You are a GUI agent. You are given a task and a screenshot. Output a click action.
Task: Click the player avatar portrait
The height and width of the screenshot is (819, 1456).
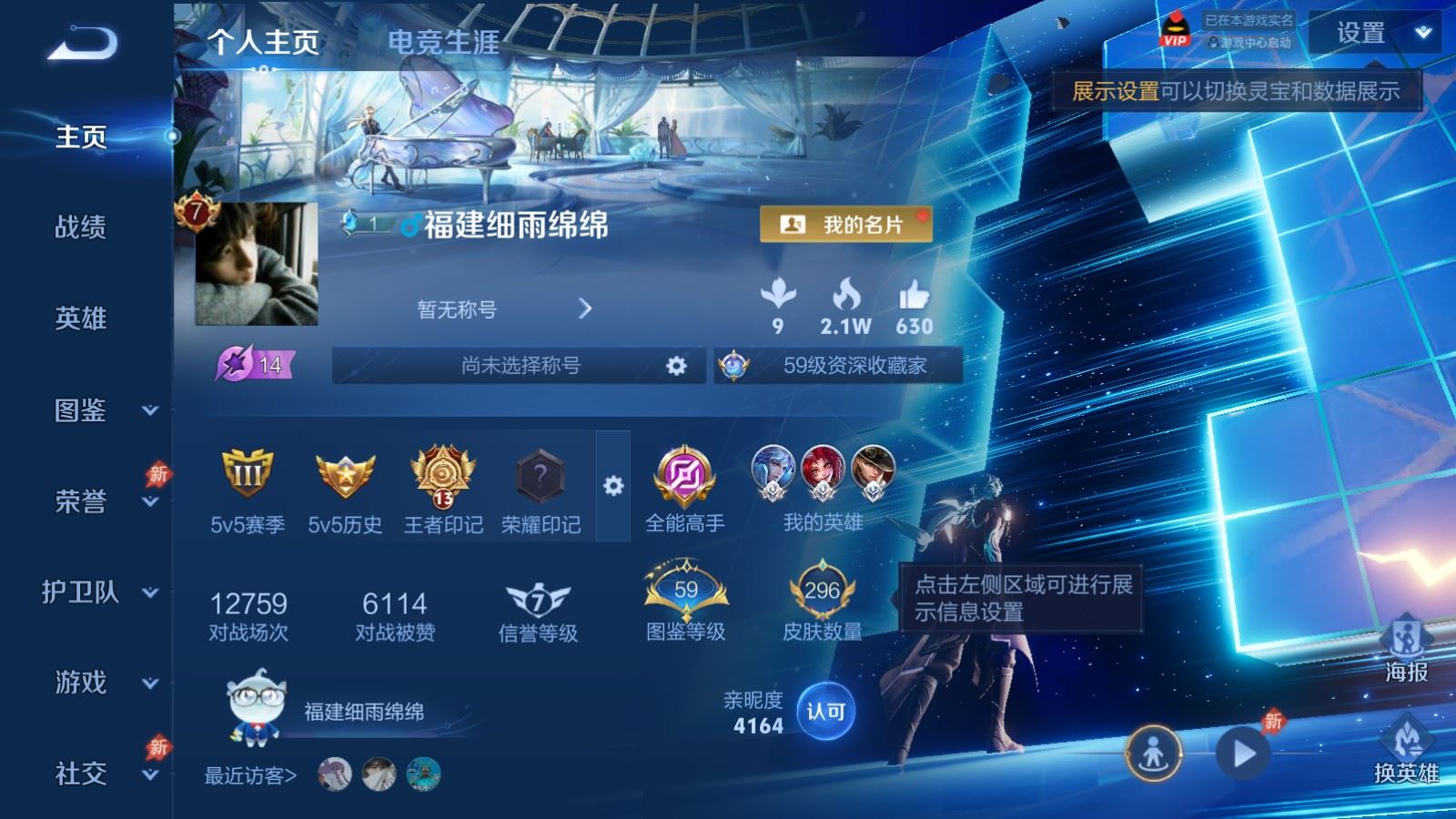click(x=256, y=264)
